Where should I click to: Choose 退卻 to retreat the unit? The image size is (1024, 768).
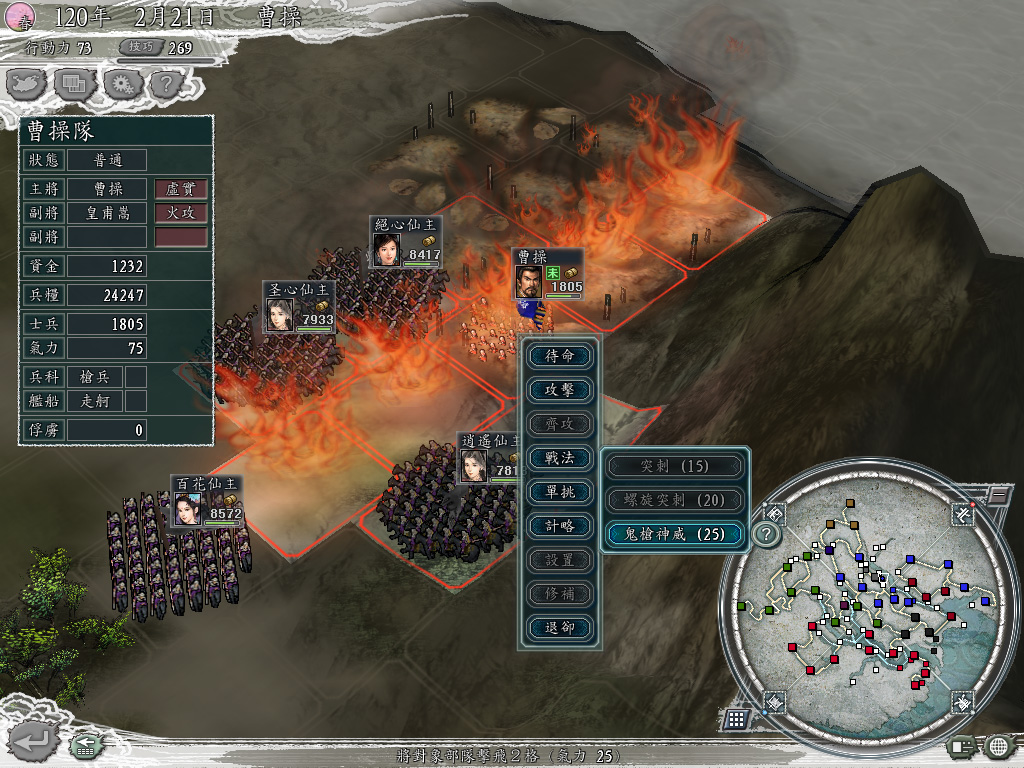[560, 628]
